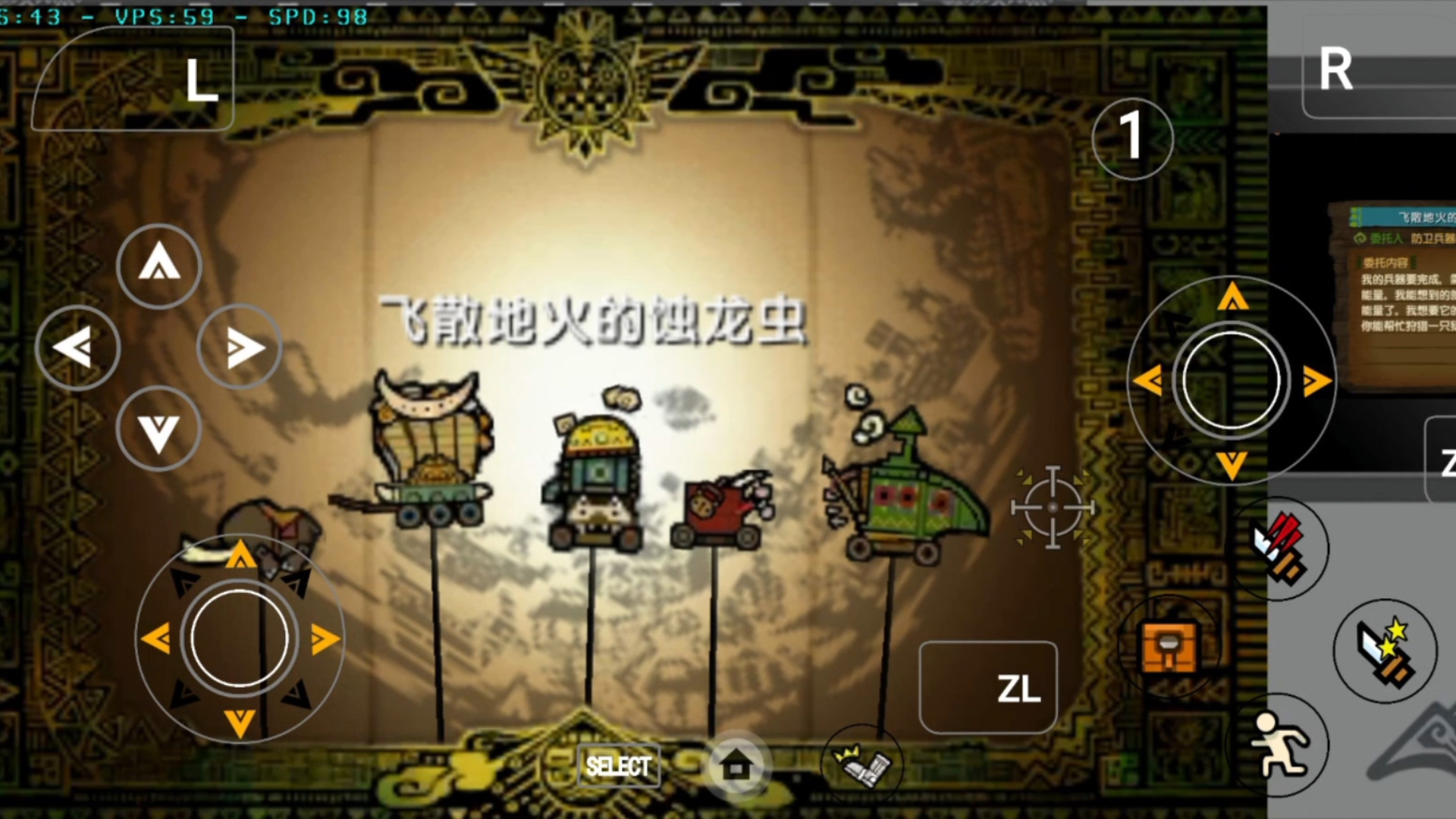The width and height of the screenshot is (1456, 819).
Task: Click the D-pad left arrow button
Action: point(77,347)
